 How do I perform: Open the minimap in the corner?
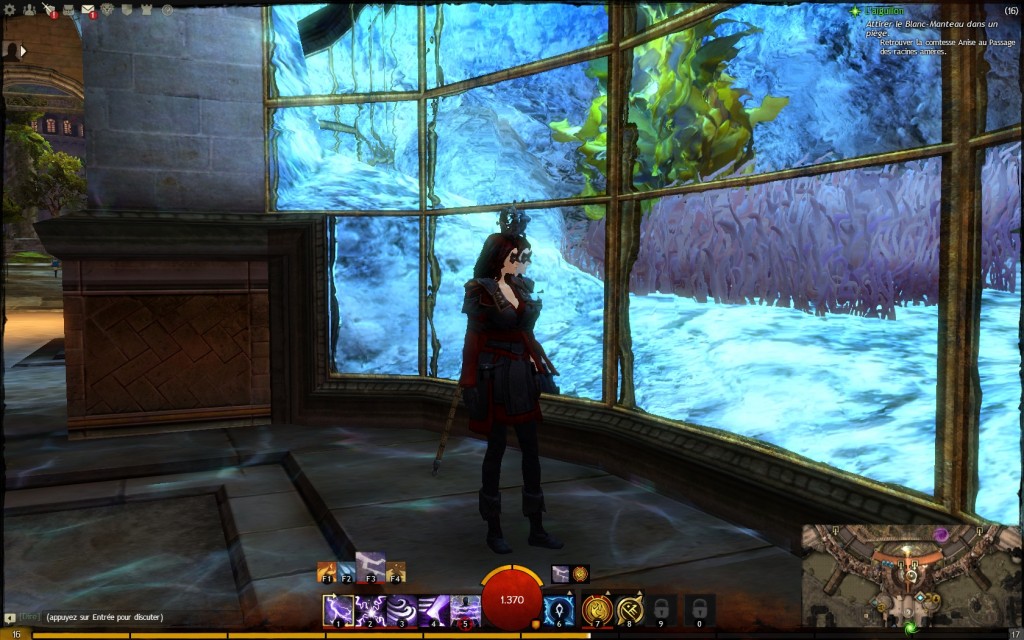[909, 576]
